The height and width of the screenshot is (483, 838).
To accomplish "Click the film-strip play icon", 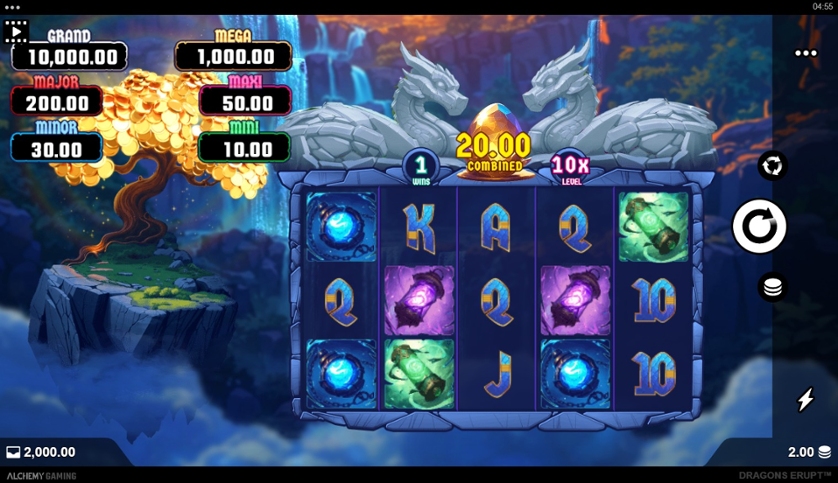I will pyautogui.click(x=17, y=32).
